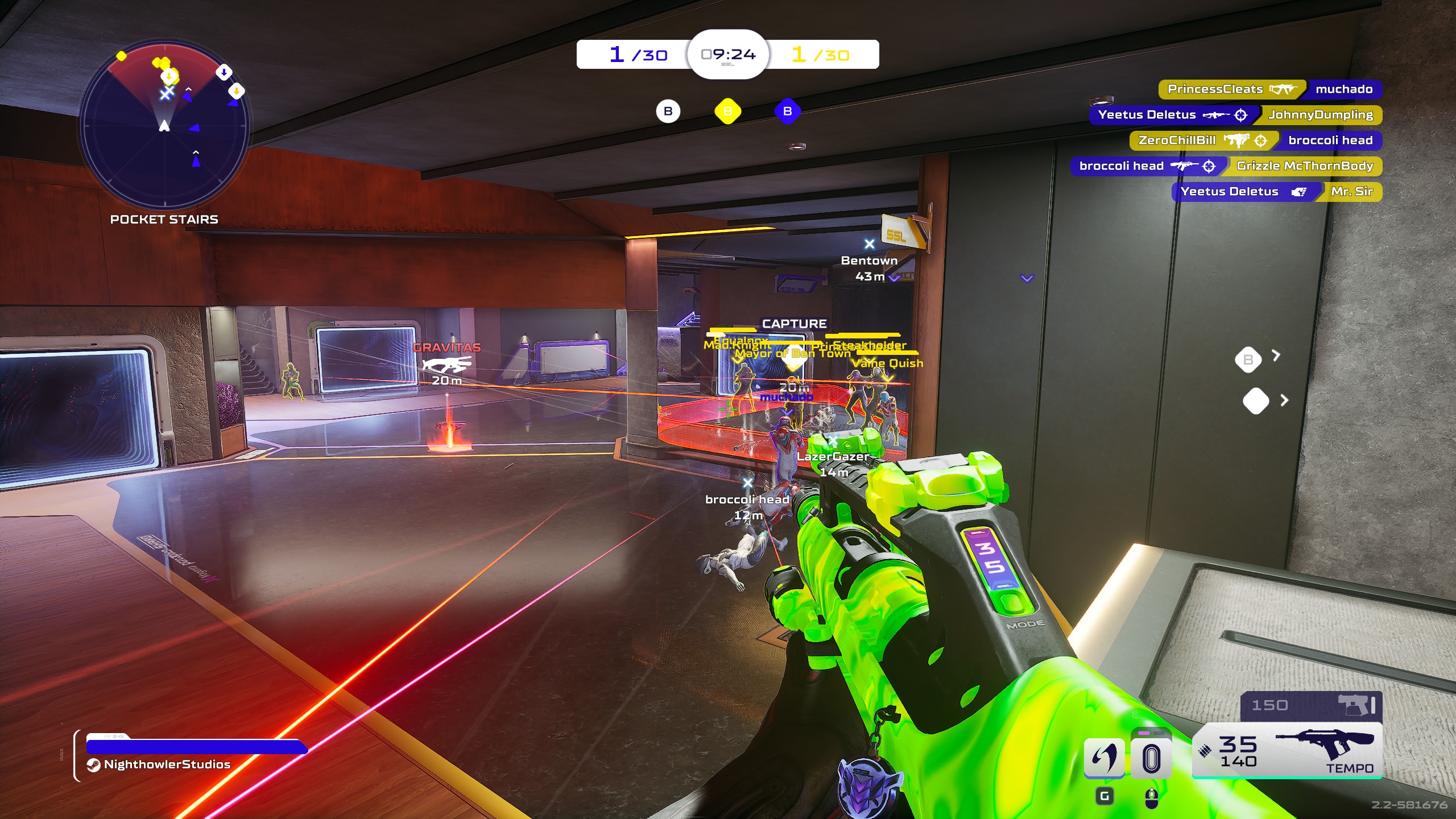This screenshot has height=819, width=1456.
Task: Click the CAPTURE objective diamond marker
Action: click(x=793, y=356)
